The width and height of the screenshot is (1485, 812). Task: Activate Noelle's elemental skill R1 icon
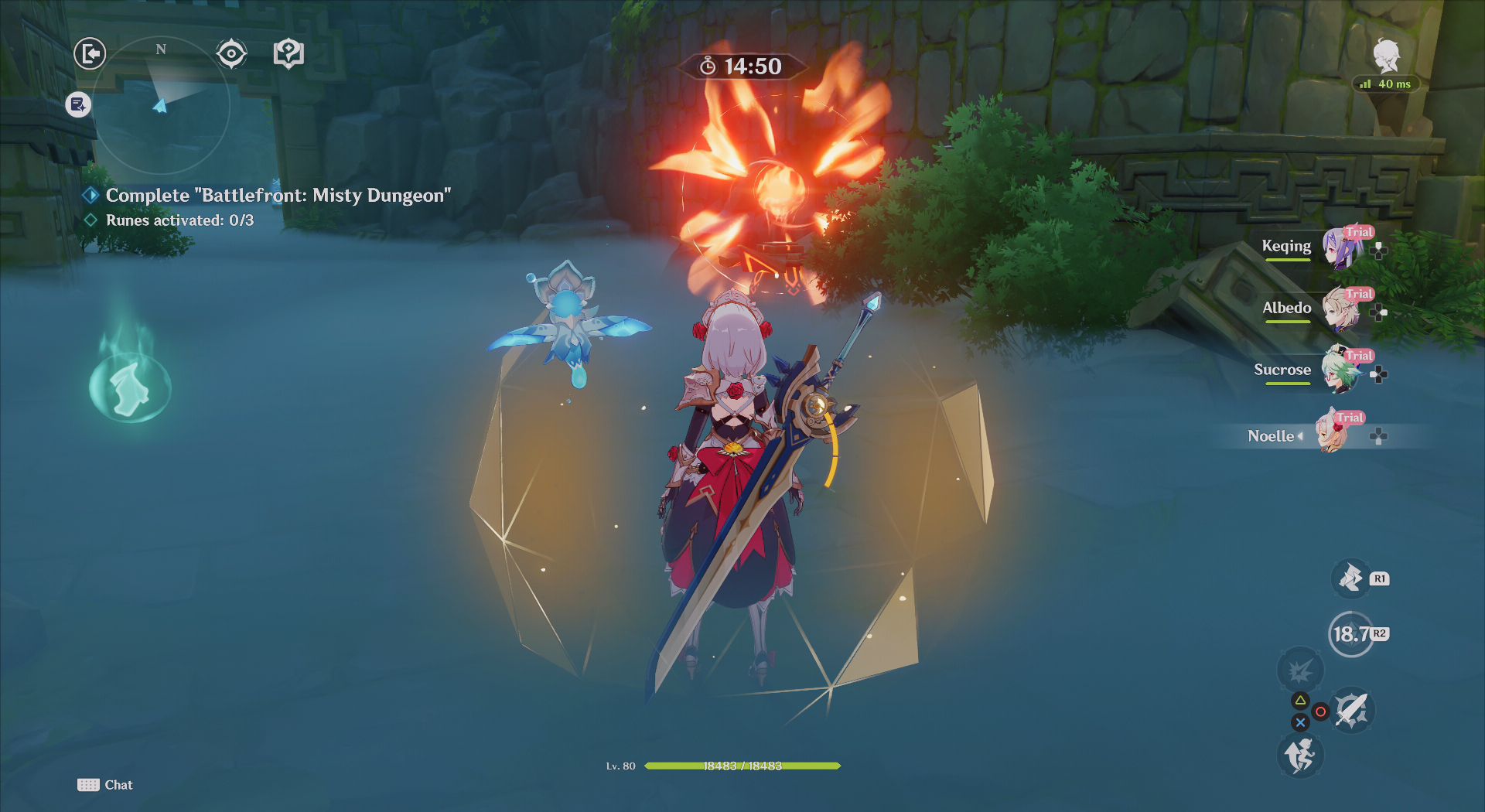coord(1350,577)
